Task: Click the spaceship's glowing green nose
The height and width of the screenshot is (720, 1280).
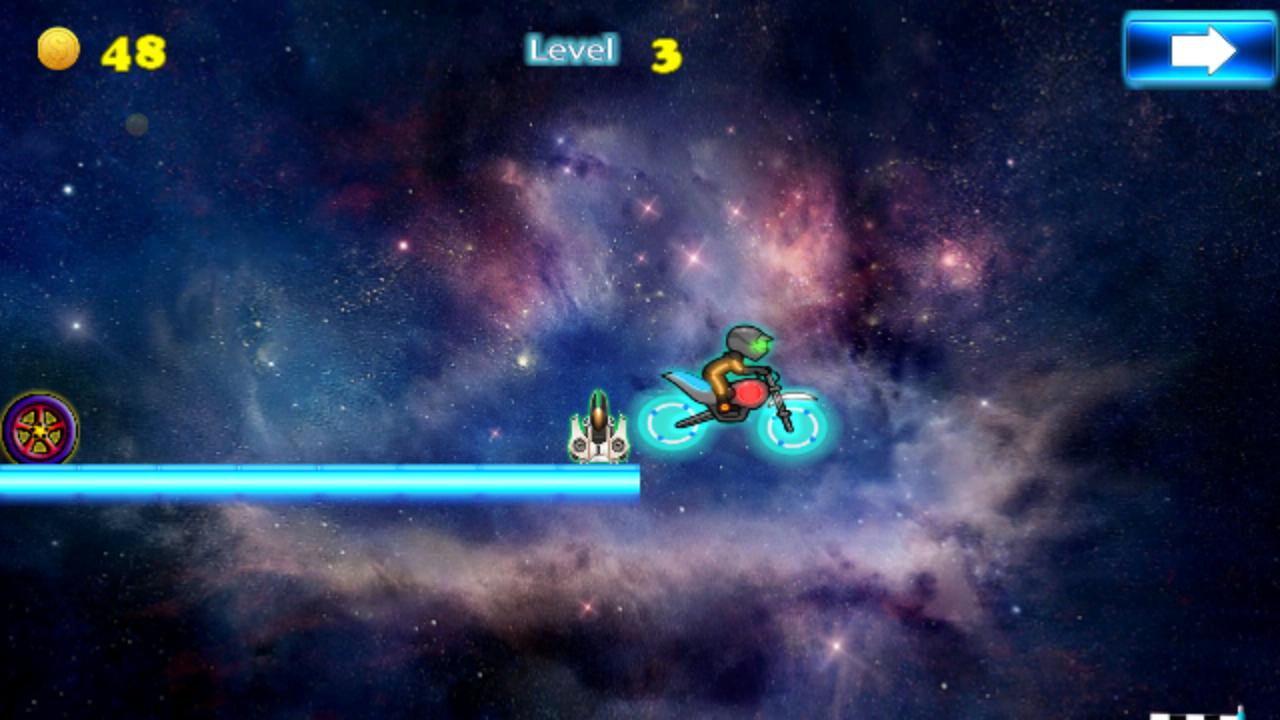Action: coord(597,397)
